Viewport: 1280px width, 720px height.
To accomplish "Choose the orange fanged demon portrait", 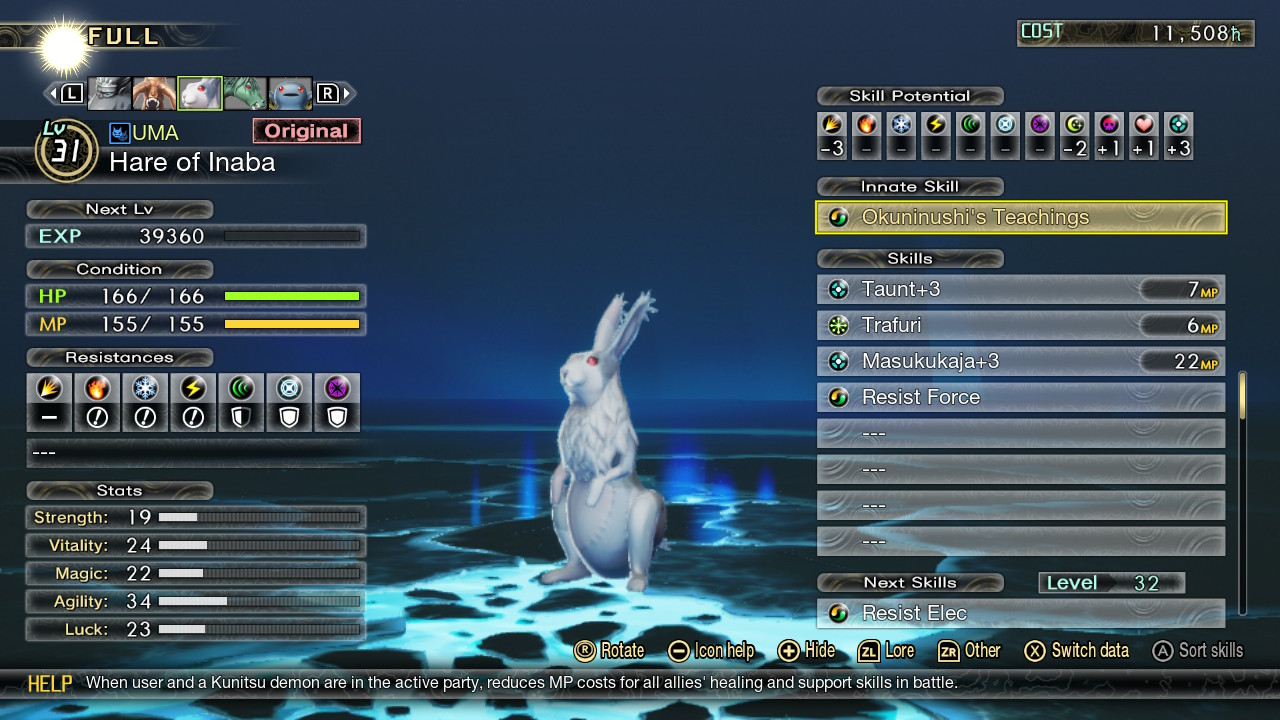I will click(154, 93).
